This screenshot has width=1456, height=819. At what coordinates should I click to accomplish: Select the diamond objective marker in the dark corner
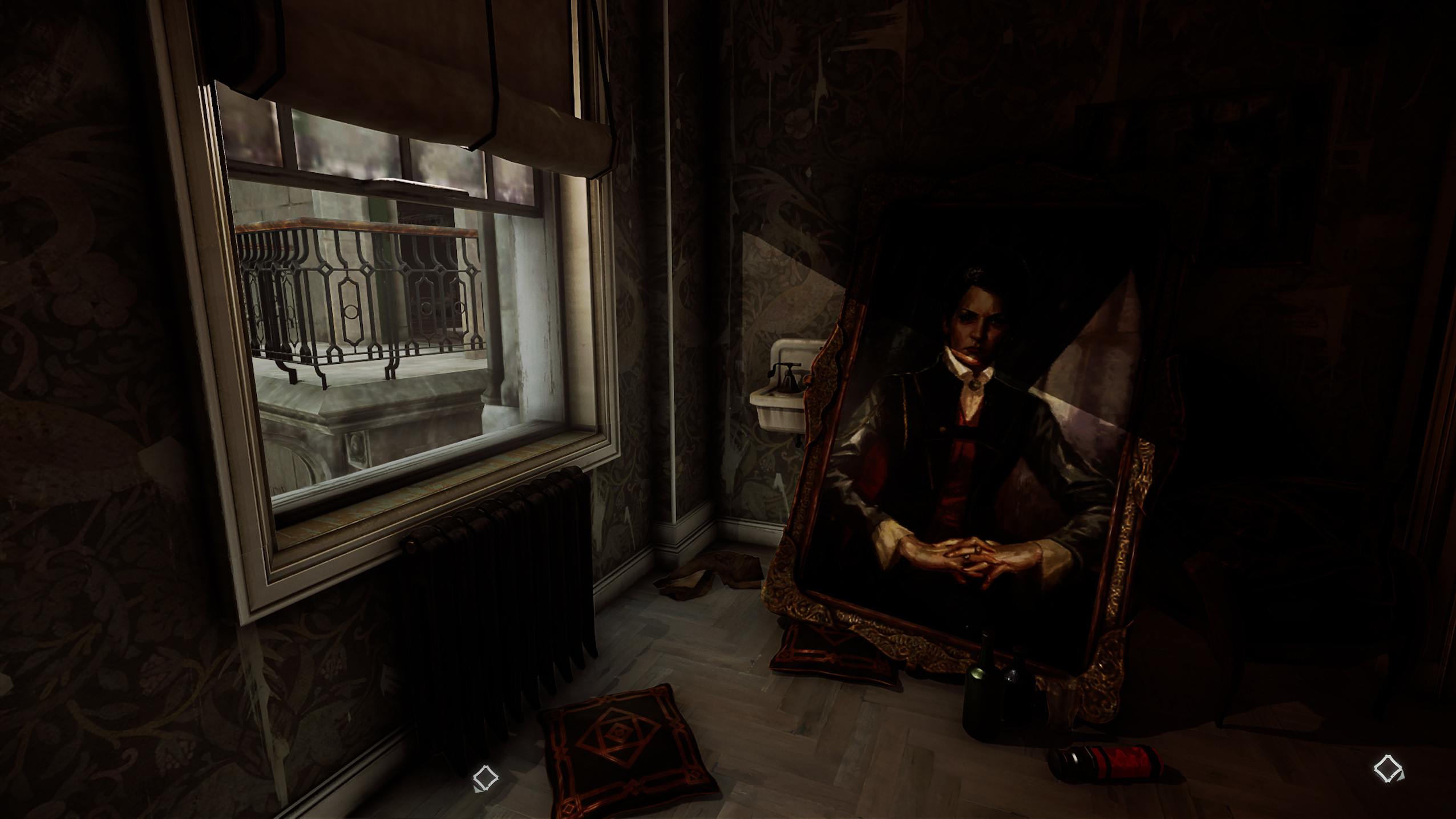tap(1388, 768)
